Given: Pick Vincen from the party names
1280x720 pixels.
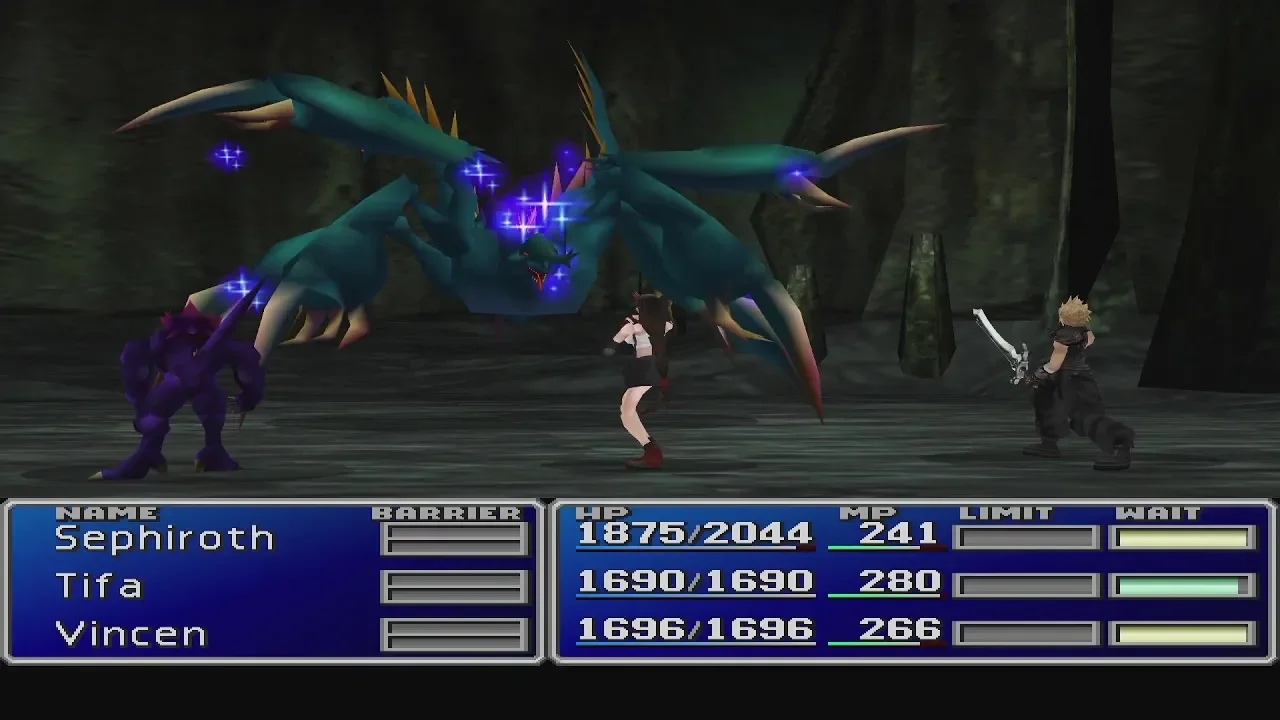Looking at the screenshot, I should click(130, 634).
